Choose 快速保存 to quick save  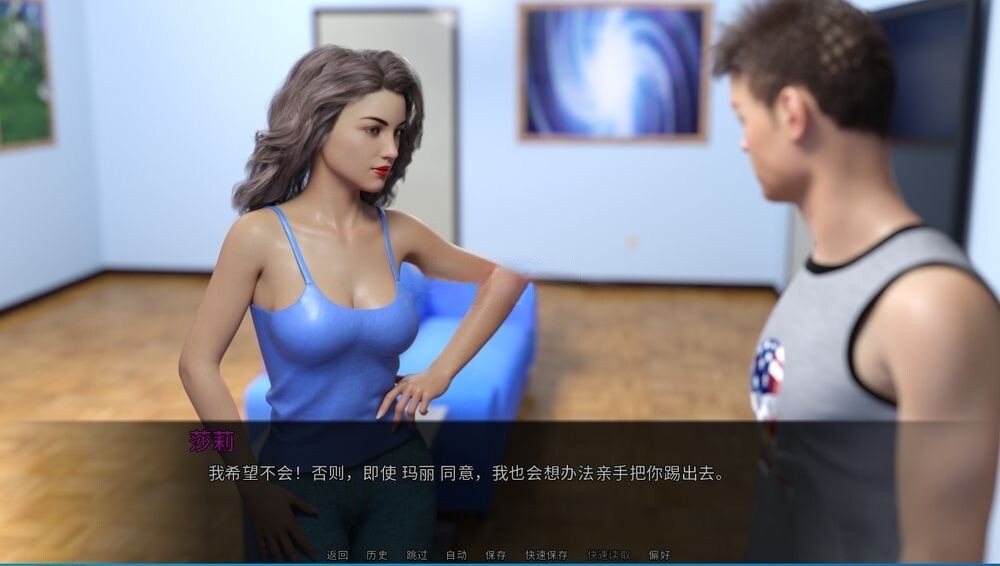[x=546, y=555]
